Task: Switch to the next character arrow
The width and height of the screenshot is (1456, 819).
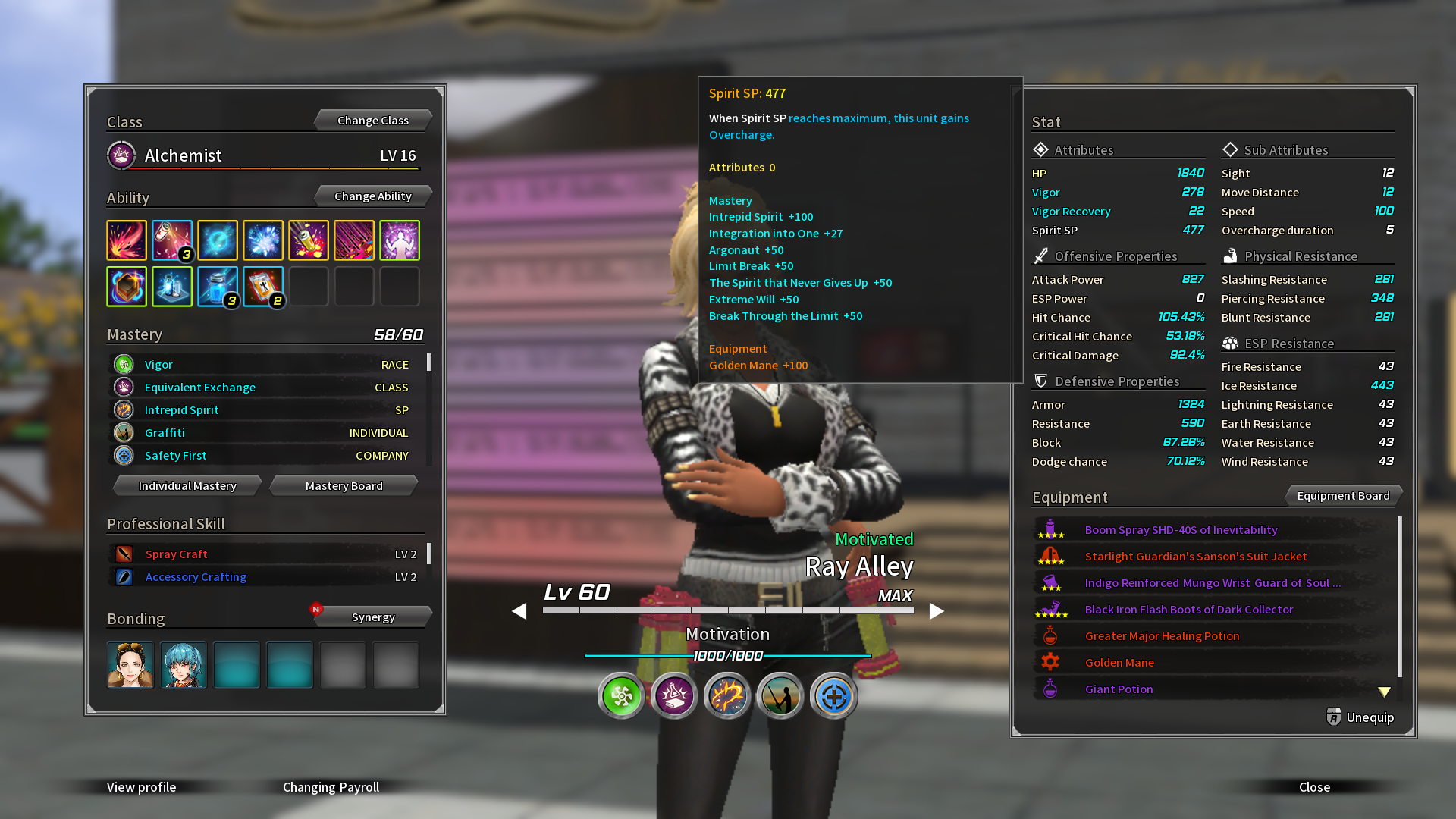Action: [x=937, y=611]
